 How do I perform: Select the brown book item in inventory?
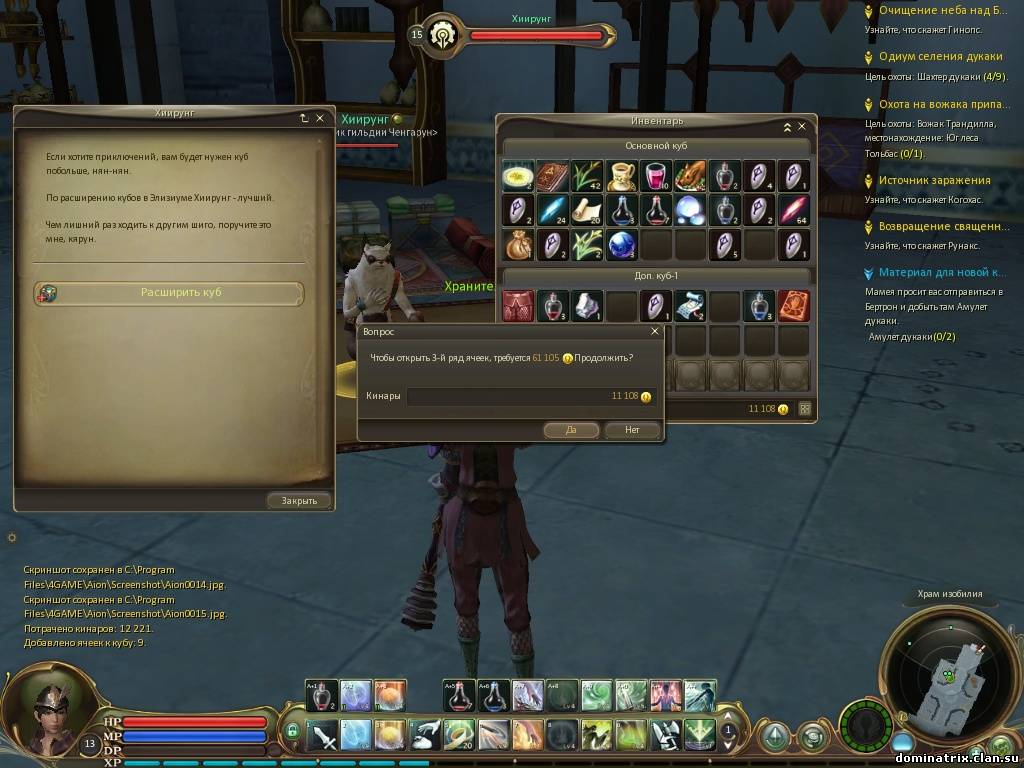pos(552,176)
